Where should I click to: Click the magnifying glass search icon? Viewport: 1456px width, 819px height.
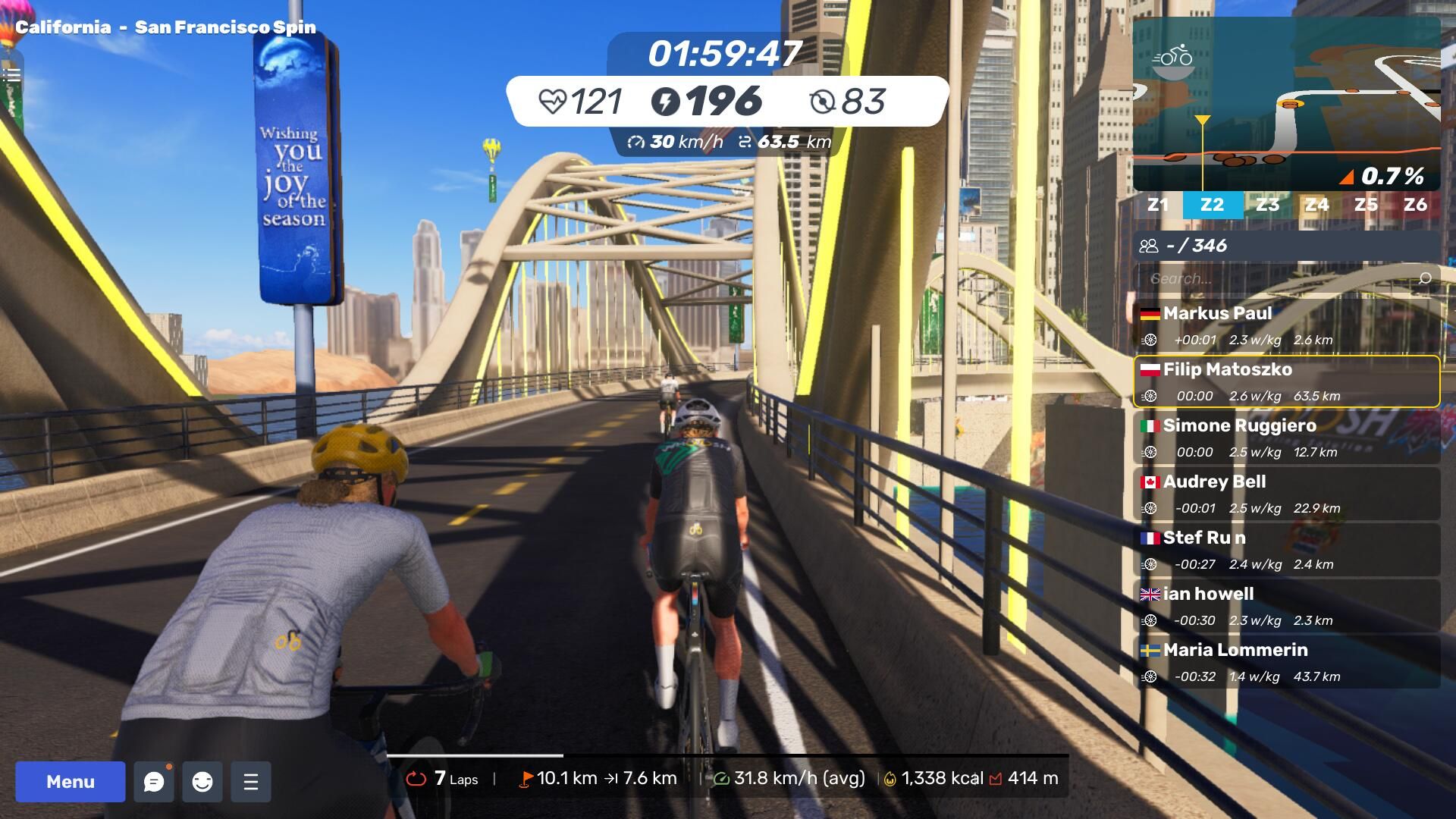point(1424,278)
